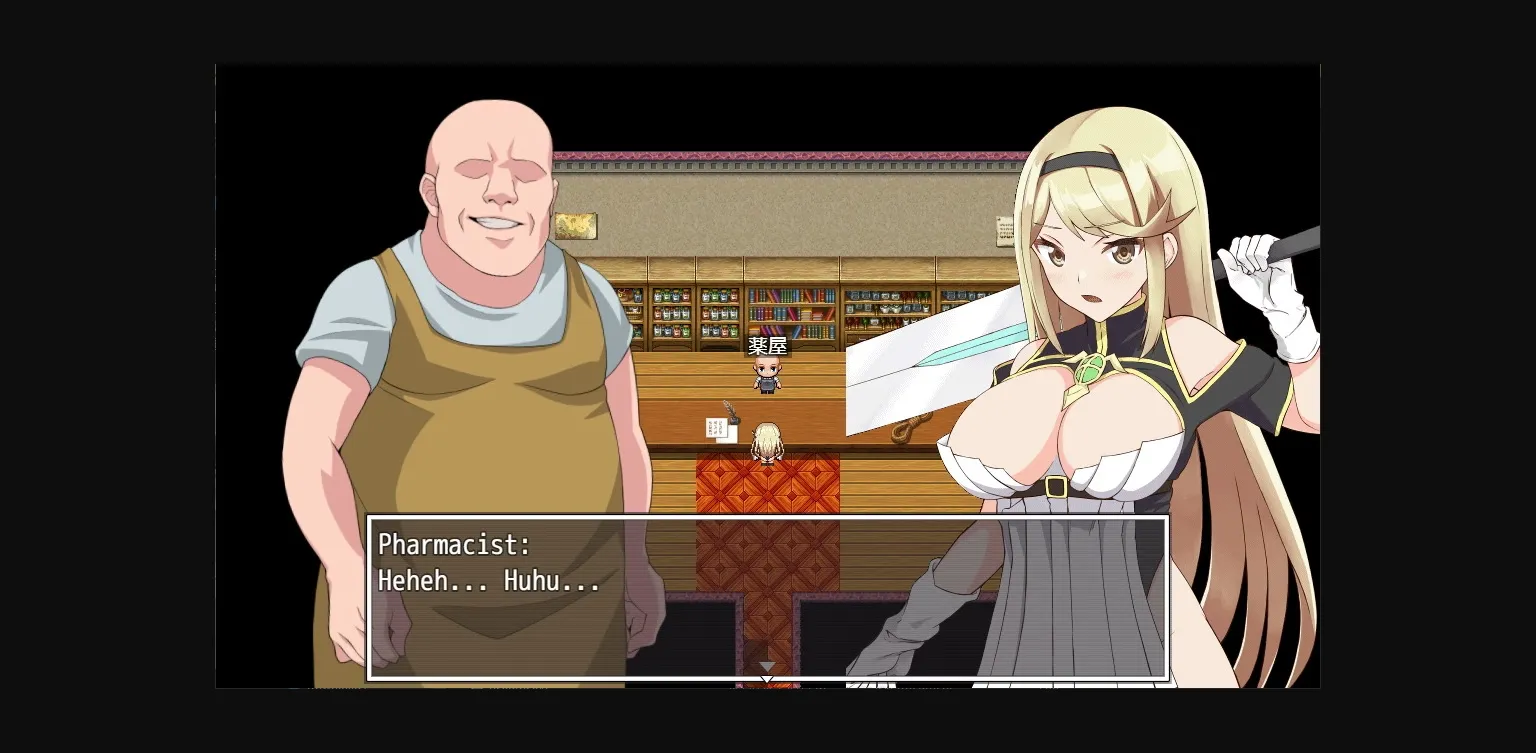The width and height of the screenshot is (1536, 753).
Task: Click the small poster on right wall
Action: coord(1005,232)
